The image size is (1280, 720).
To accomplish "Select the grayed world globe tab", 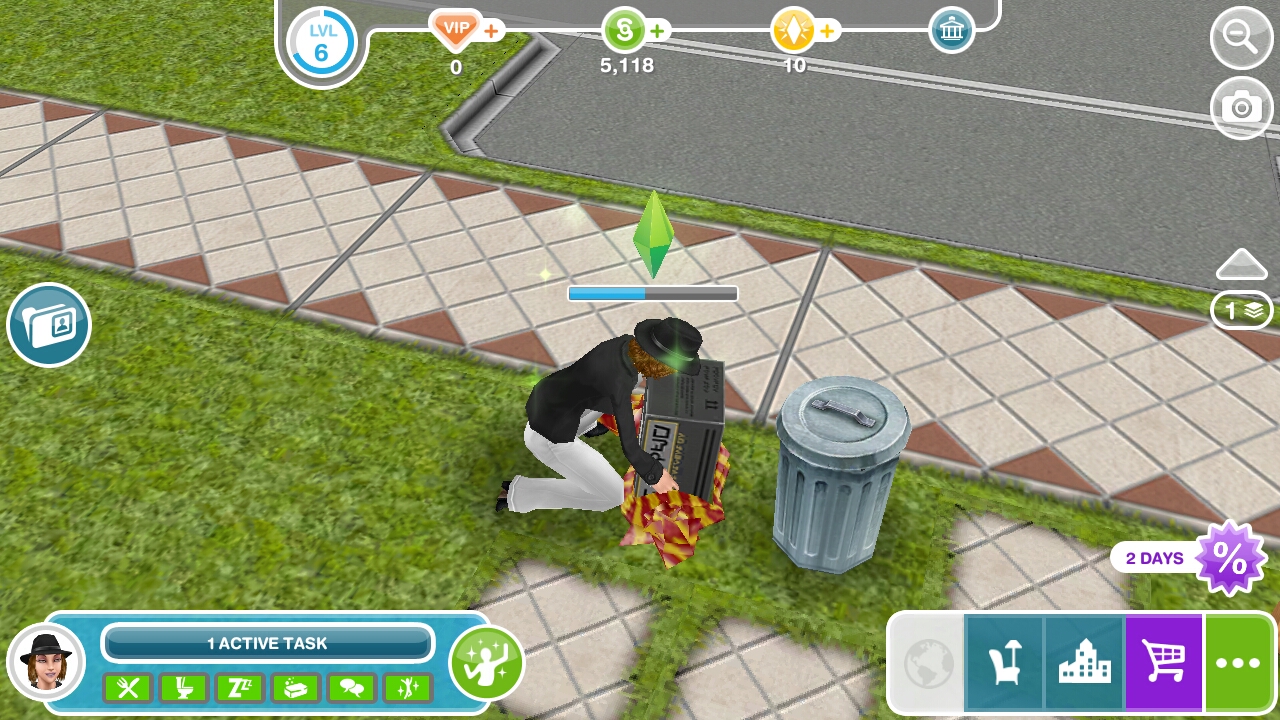I will pos(926,662).
